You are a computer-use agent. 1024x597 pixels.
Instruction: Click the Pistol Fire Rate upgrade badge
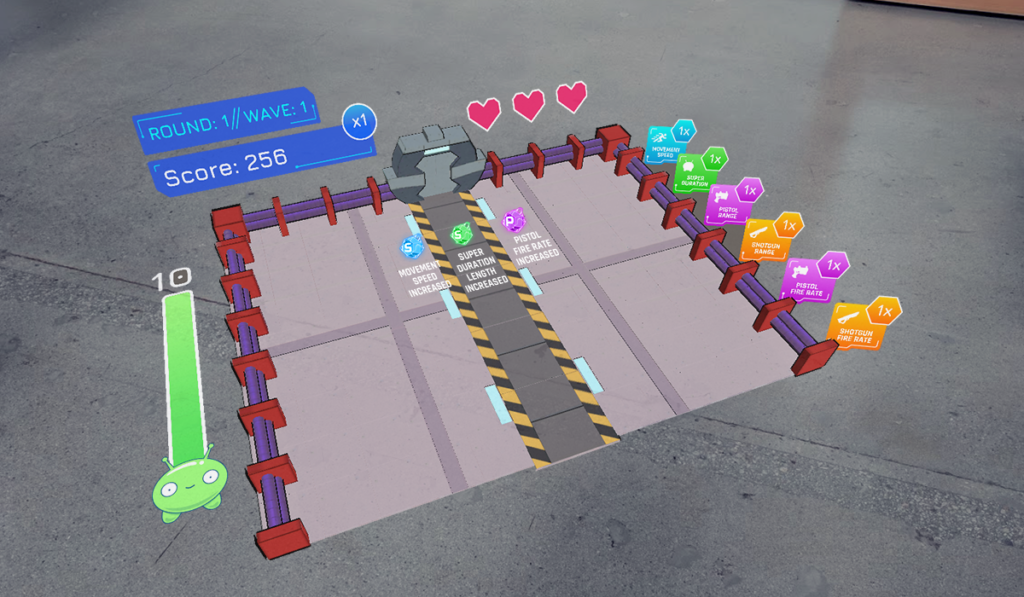[x=808, y=281]
